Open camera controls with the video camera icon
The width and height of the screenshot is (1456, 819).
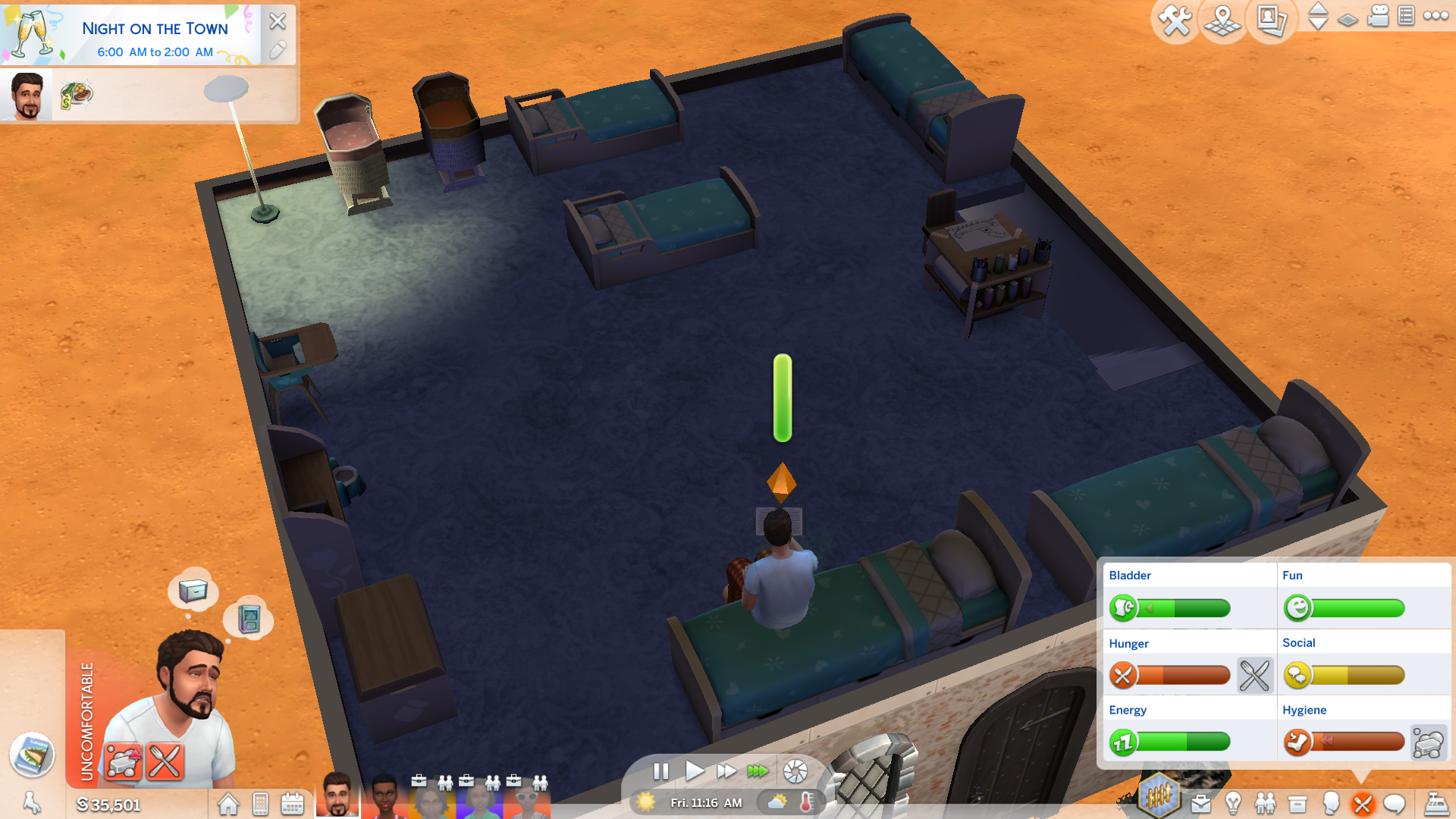click(x=1378, y=16)
